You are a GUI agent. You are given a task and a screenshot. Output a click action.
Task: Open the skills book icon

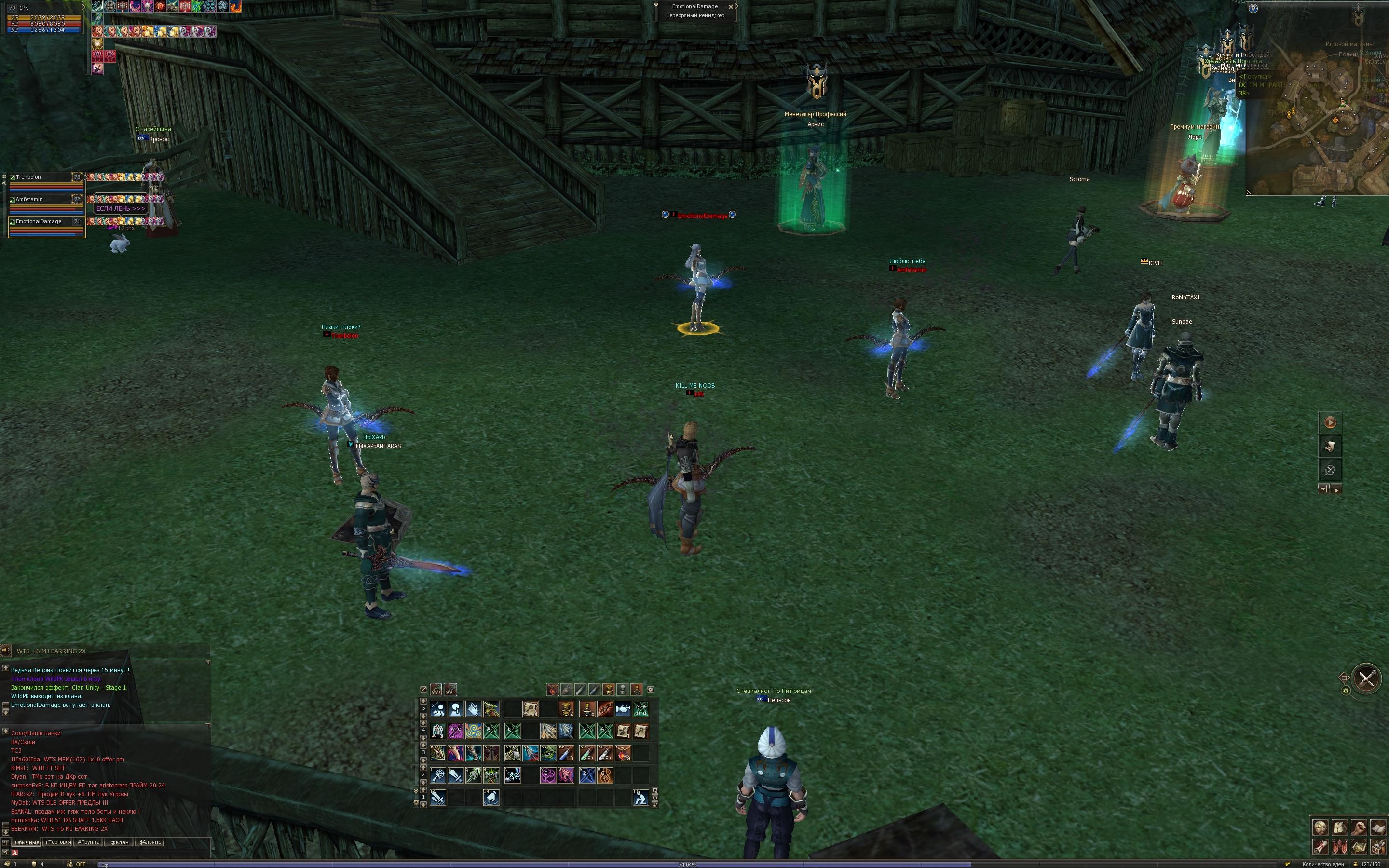[1379, 827]
